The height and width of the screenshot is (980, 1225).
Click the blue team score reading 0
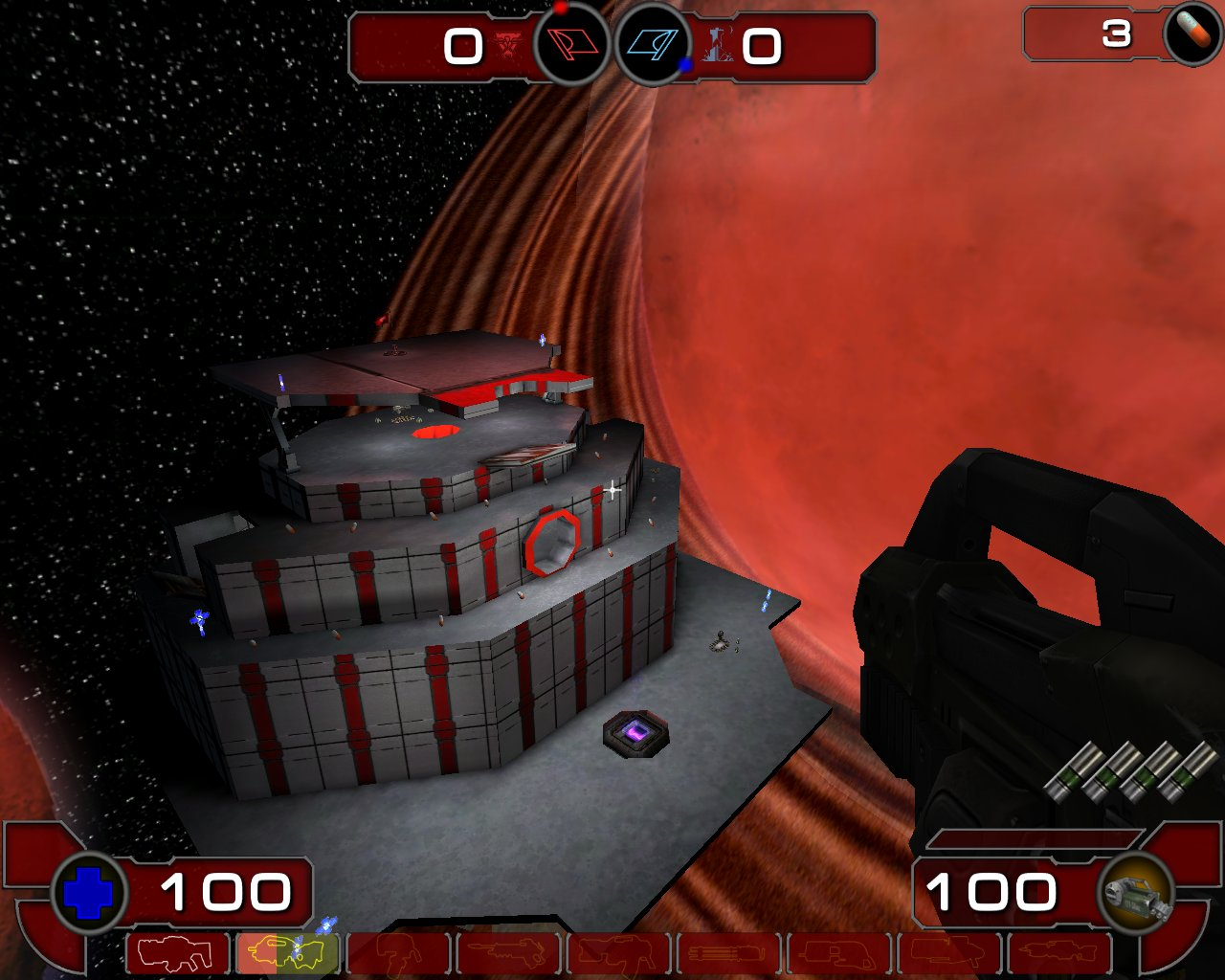[764, 45]
